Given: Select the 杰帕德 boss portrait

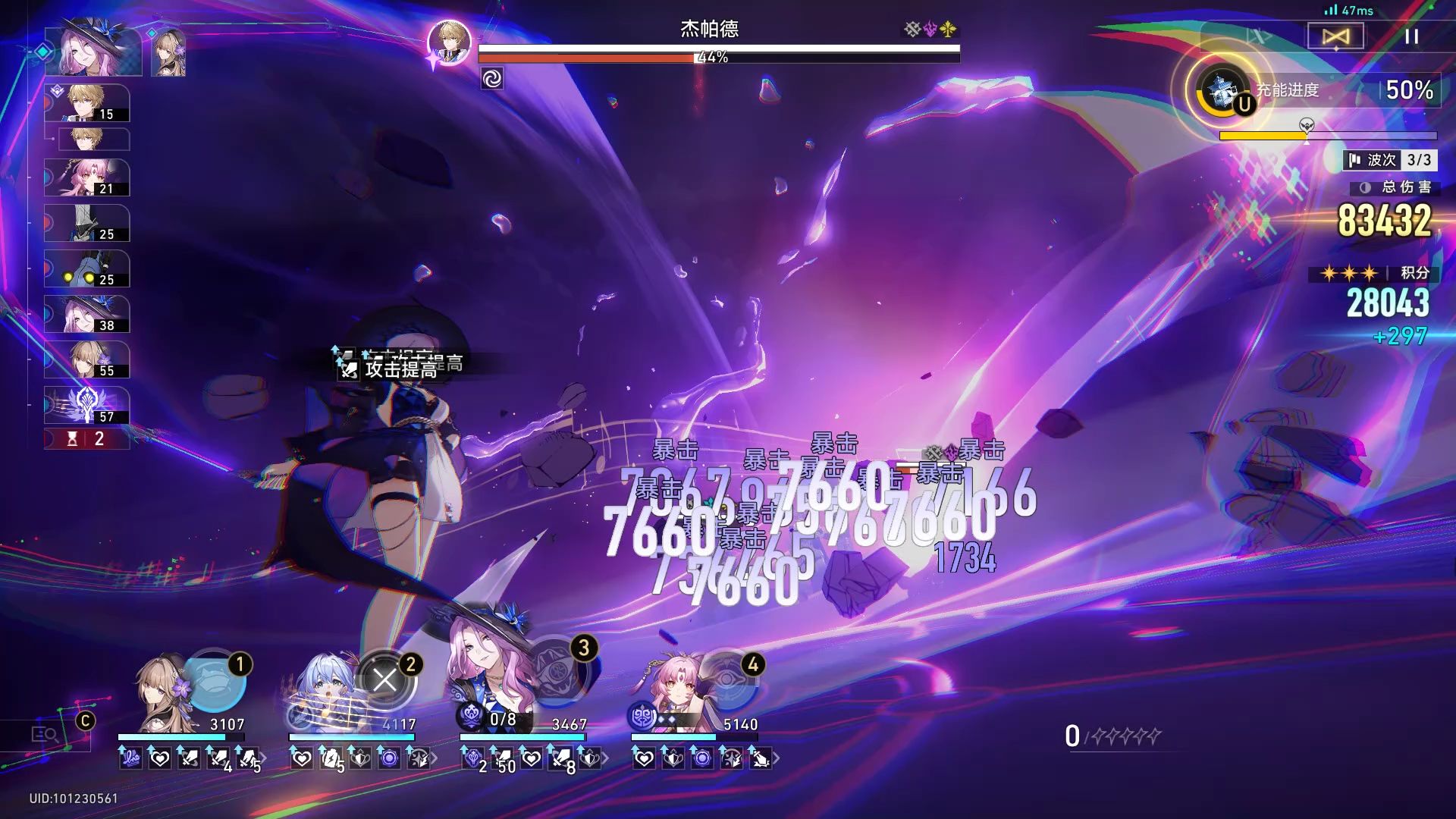Looking at the screenshot, I should pyautogui.click(x=449, y=42).
